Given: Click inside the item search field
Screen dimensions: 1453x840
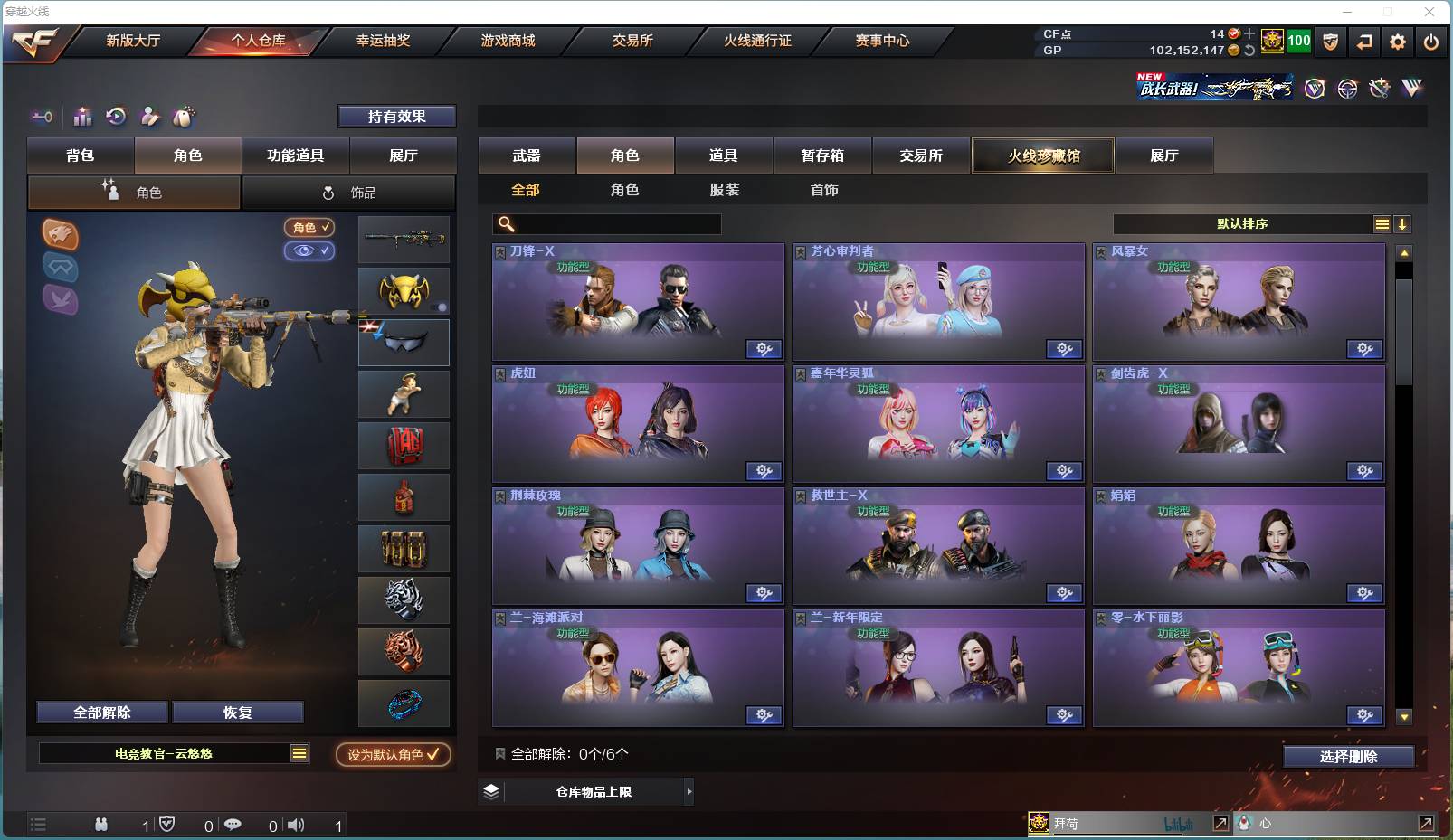Looking at the screenshot, I should click(606, 223).
